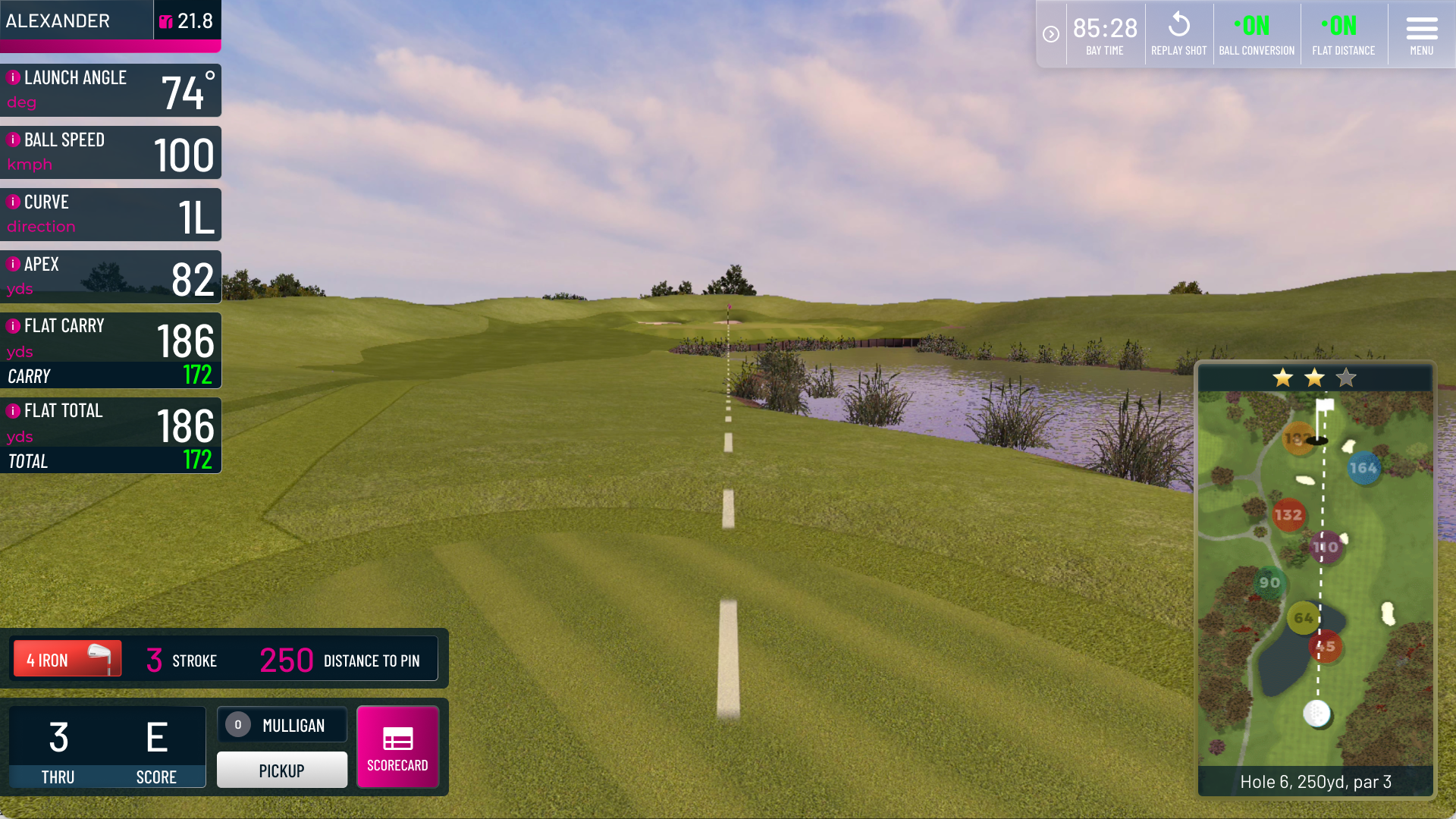Screen dimensions: 1456x819
Task: Show Ball Speed info
Action: [13, 140]
